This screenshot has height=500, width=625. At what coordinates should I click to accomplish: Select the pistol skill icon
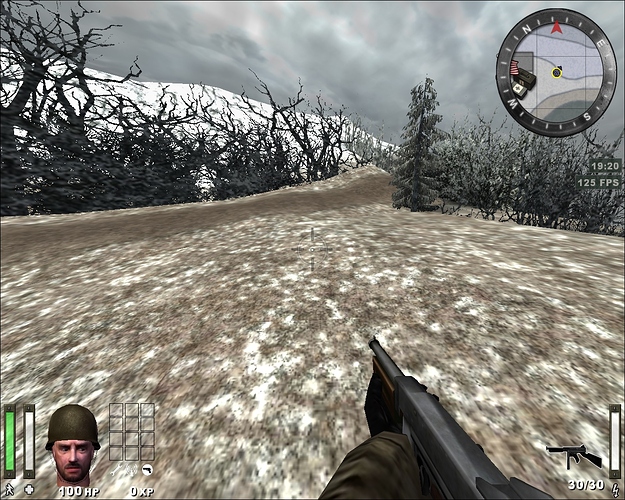click(x=146, y=468)
